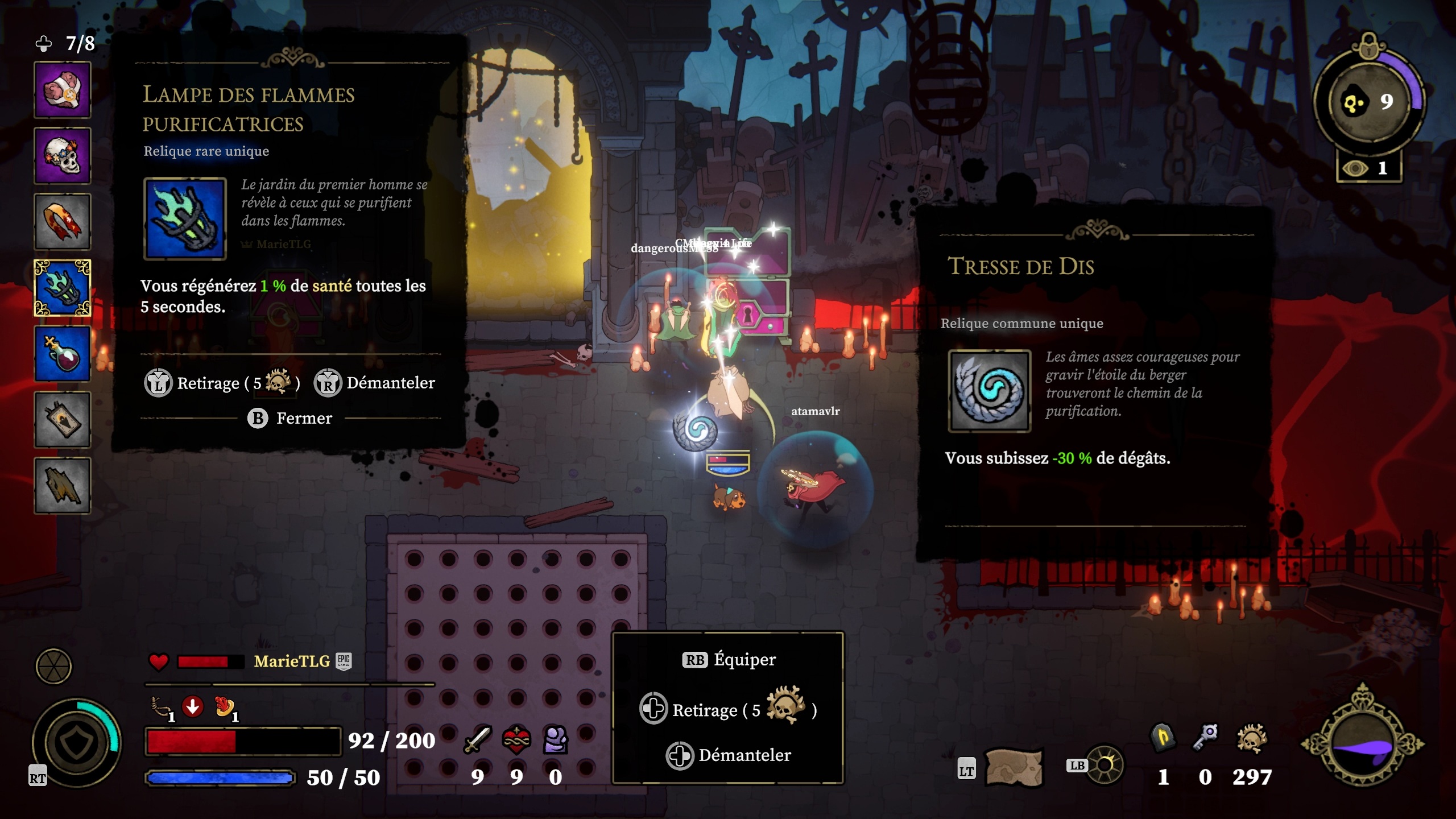The image size is (1456, 819).
Task: Choose the red and gold ribbon relic
Action: point(63,222)
